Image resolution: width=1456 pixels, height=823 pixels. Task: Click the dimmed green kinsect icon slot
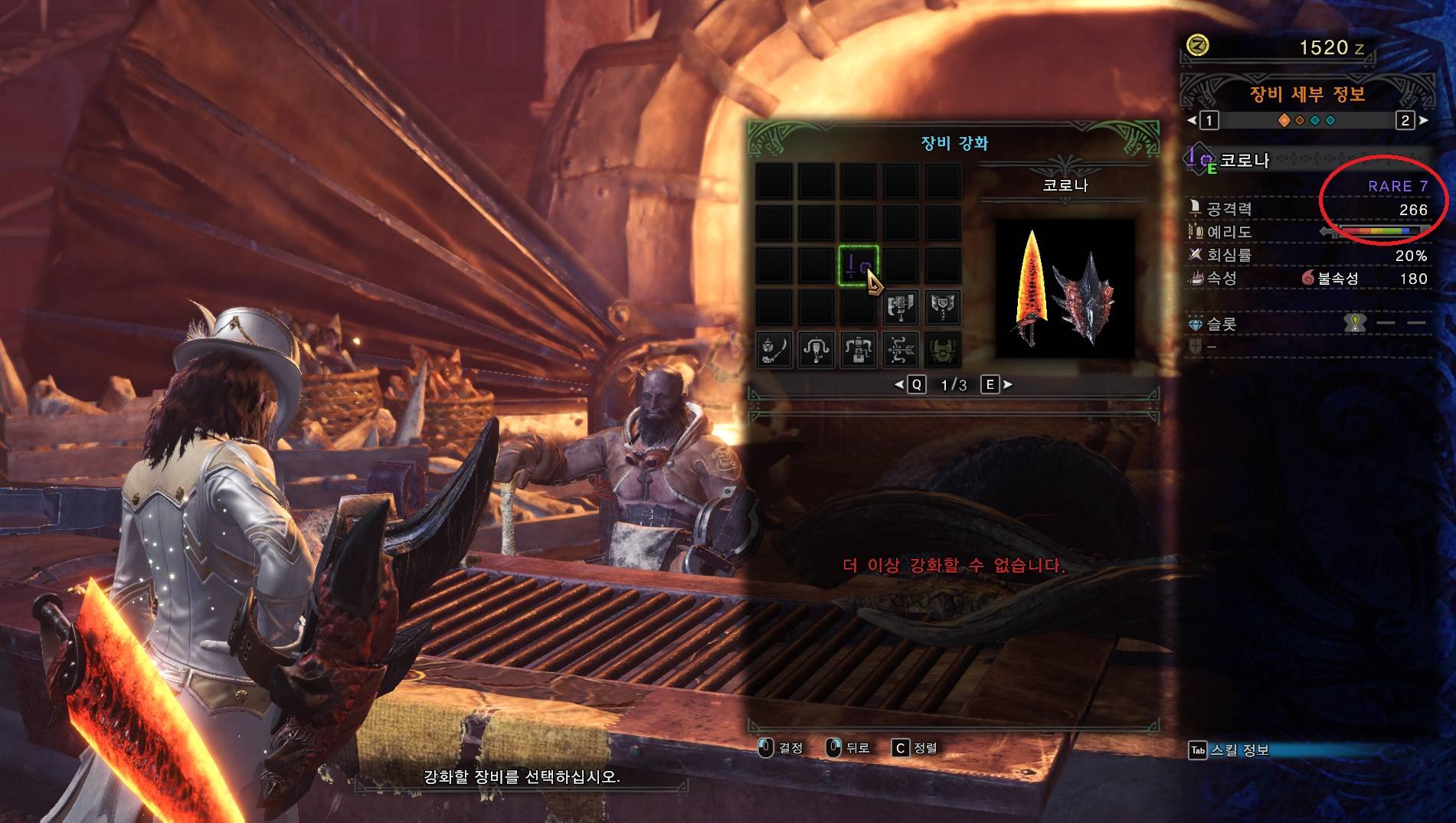click(943, 350)
